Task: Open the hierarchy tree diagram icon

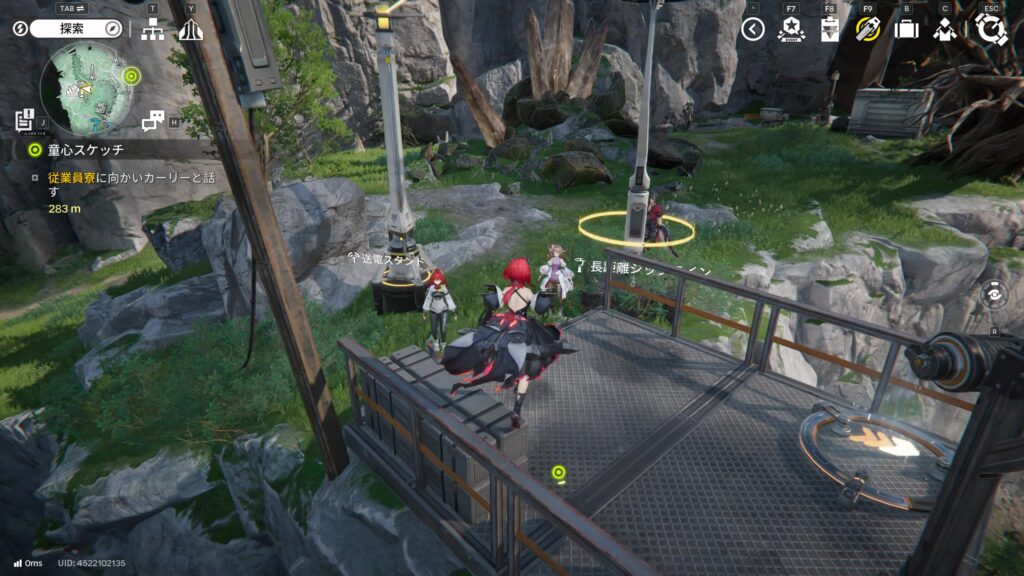Action: point(153,29)
